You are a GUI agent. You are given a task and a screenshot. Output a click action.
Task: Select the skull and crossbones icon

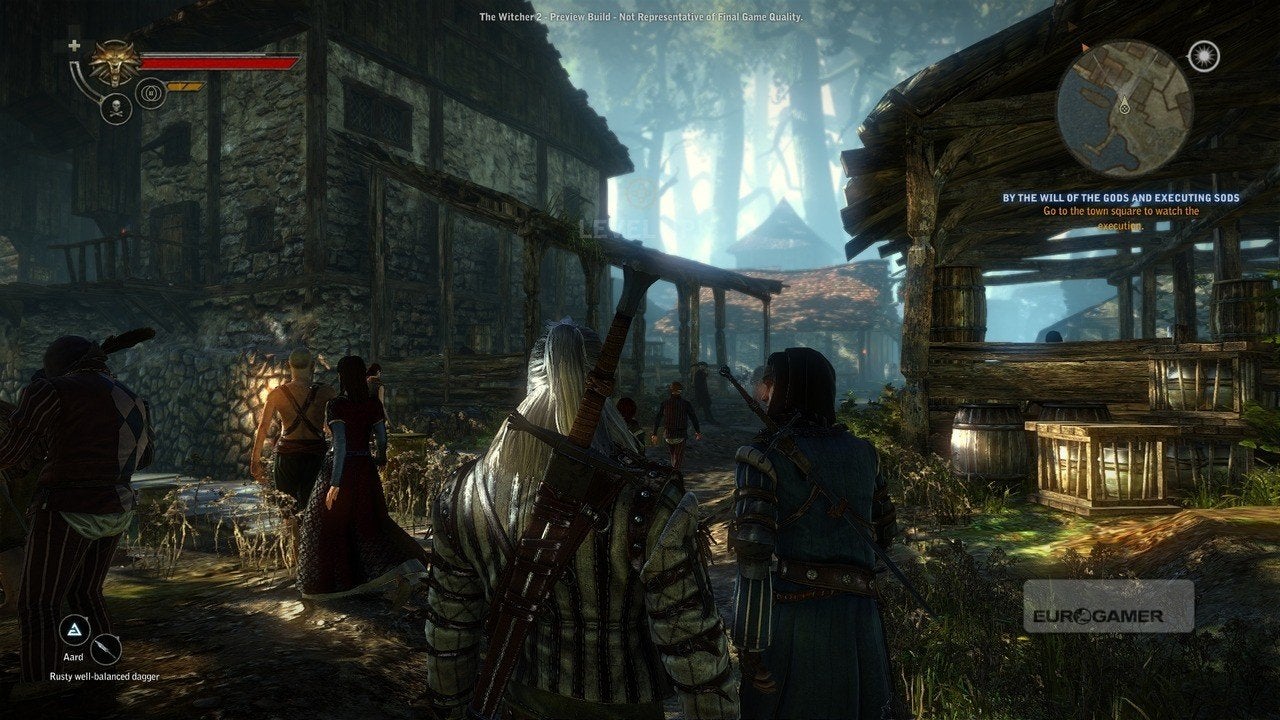click(x=116, y=108)
